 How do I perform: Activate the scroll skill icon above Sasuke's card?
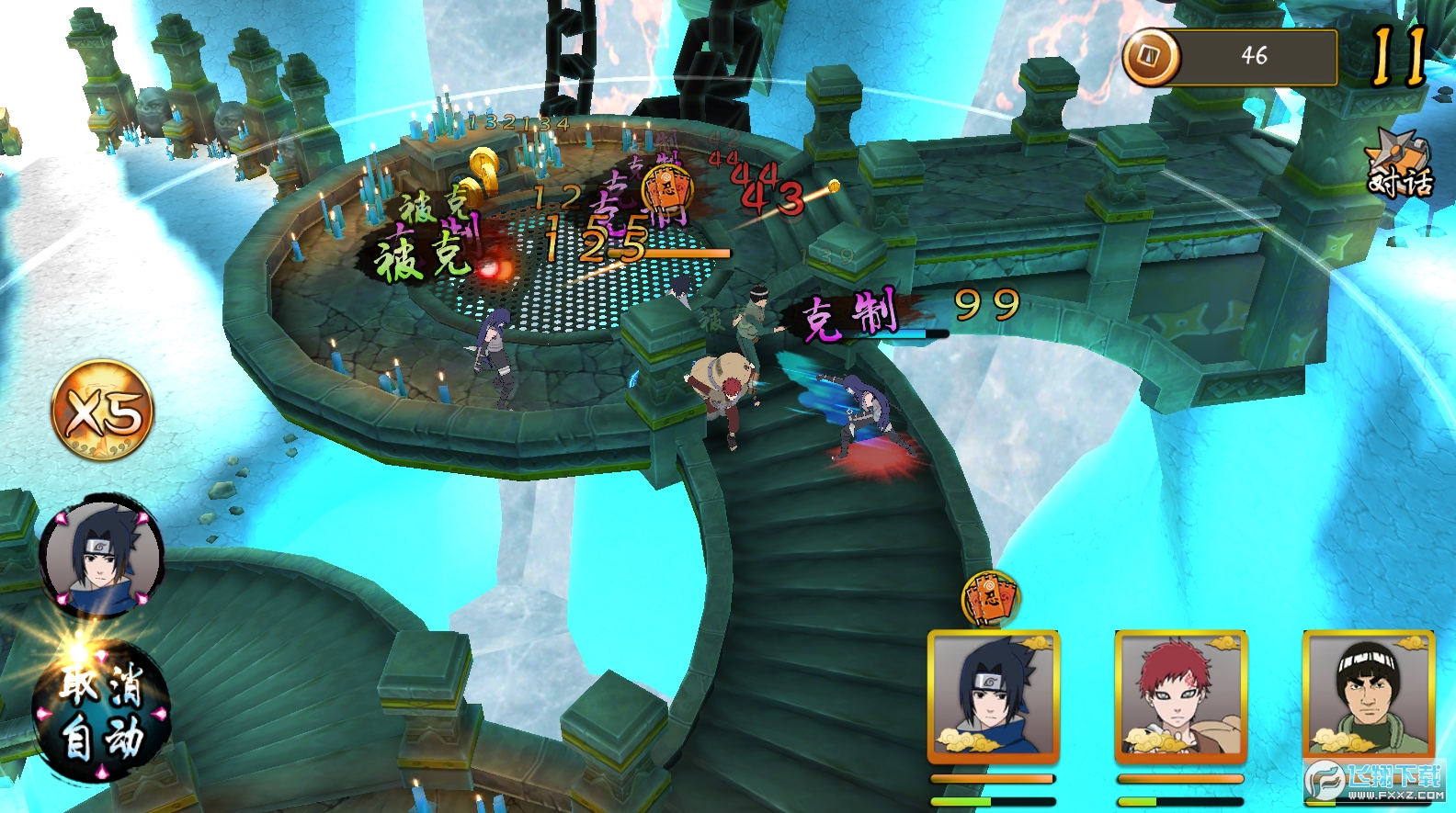point(989,598)
